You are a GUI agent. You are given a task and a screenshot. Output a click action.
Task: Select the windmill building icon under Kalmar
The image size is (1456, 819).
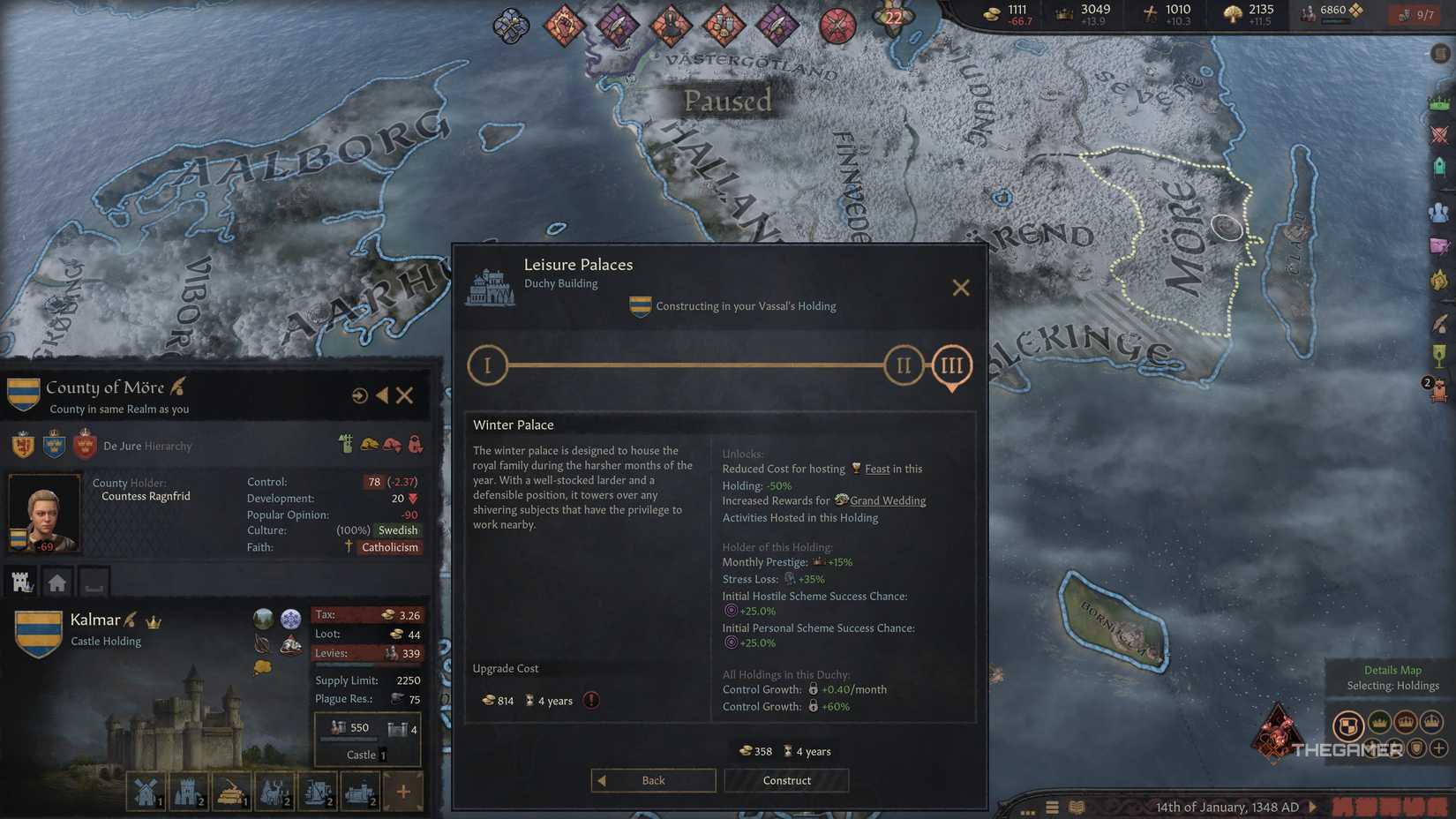pyautogui.click(x=146, y=792)
